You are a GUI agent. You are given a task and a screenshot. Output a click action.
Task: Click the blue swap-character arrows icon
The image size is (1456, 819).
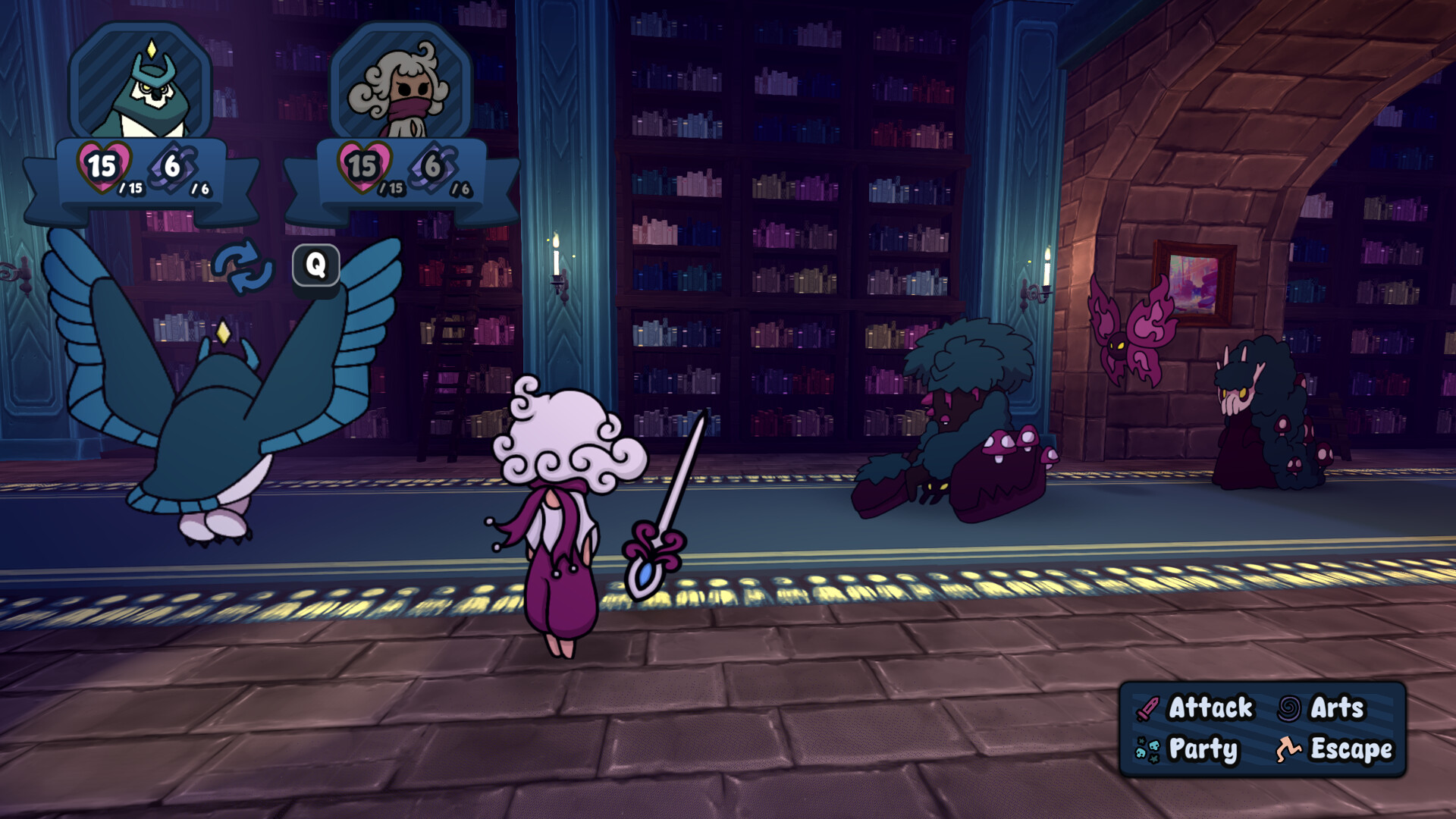243,267
